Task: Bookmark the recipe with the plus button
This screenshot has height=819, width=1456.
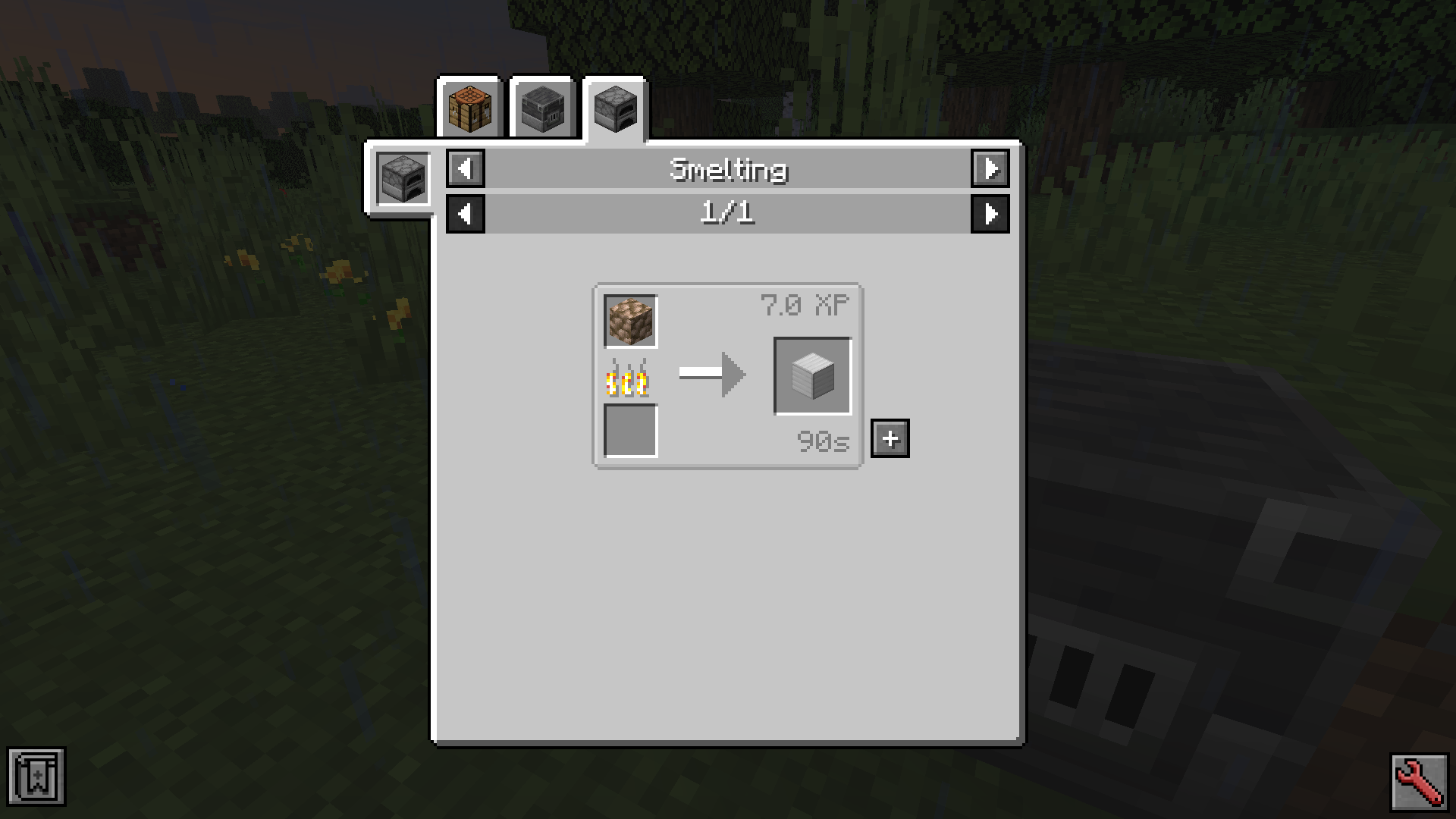Action: (890, 438)
